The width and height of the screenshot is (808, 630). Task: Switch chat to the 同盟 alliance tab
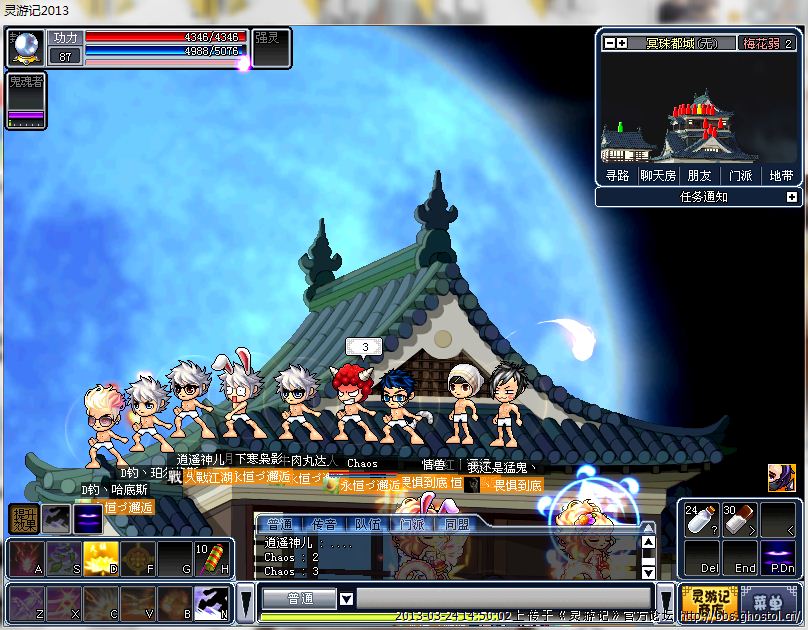pyautogui.click(x=456, y=524)
